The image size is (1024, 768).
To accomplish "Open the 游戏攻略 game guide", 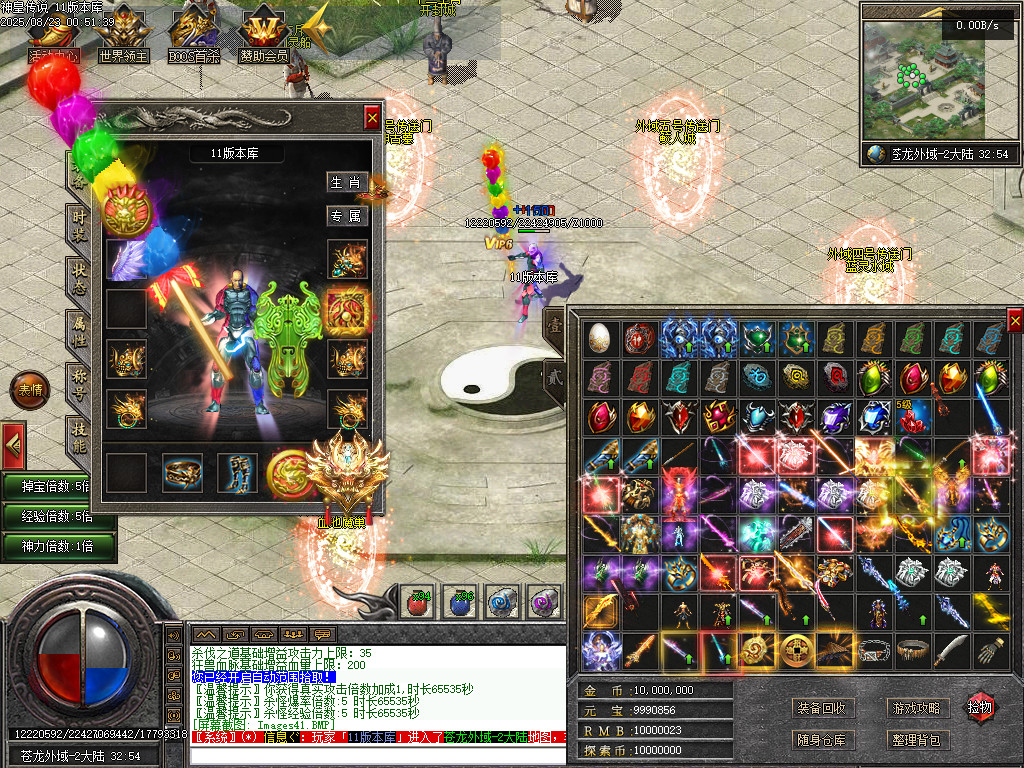I will (916, 708).
